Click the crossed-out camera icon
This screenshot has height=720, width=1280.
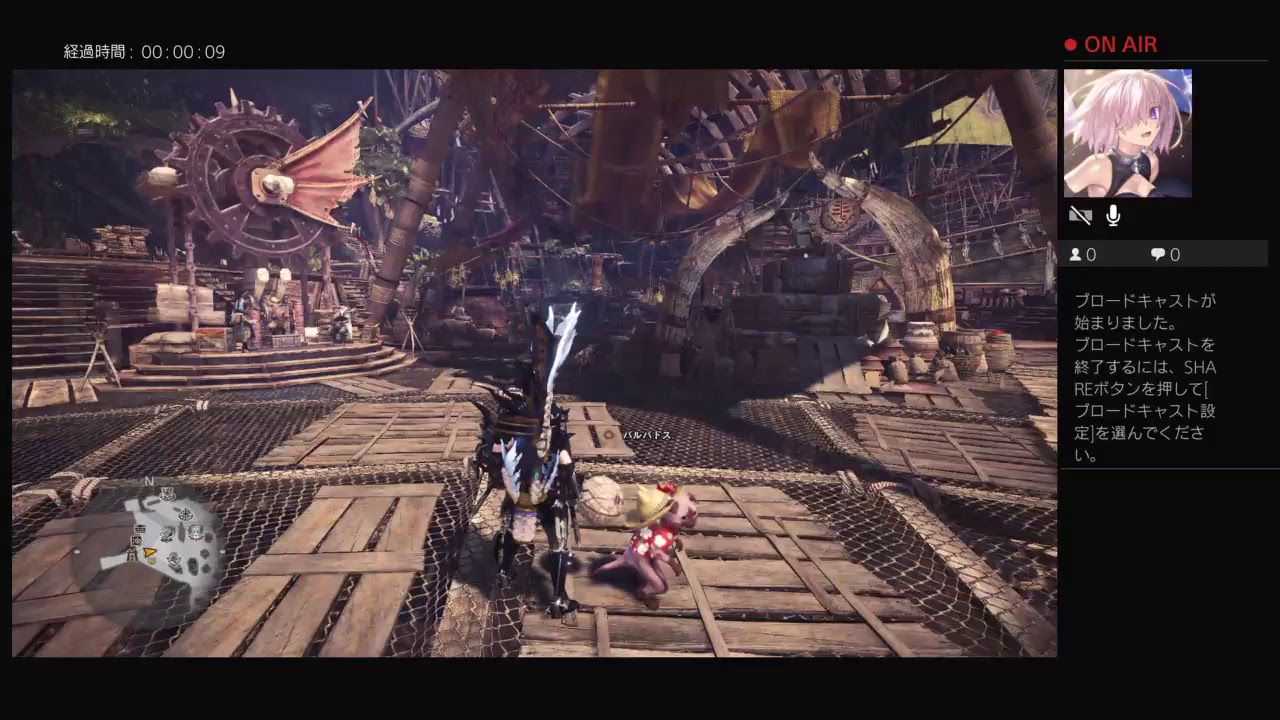(x=1080, y=215)
